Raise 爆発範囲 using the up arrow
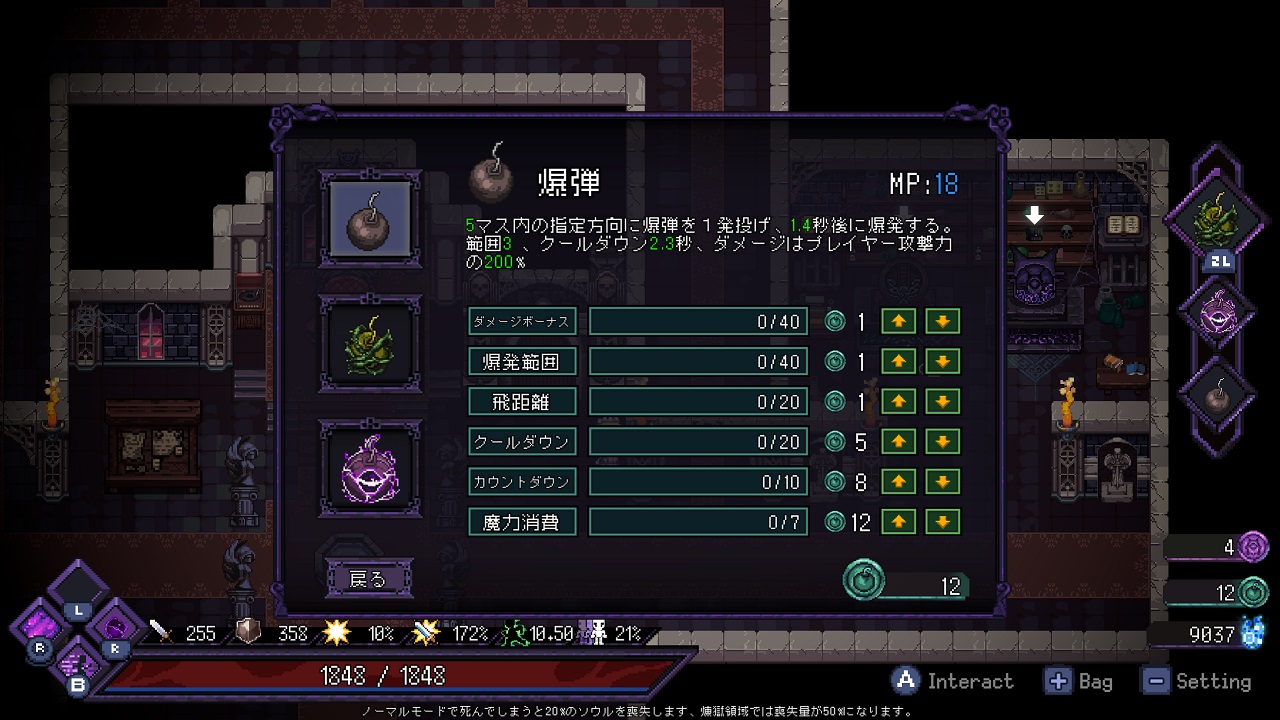The width and height of the screenshot is (1280, 720). point(898,361)
